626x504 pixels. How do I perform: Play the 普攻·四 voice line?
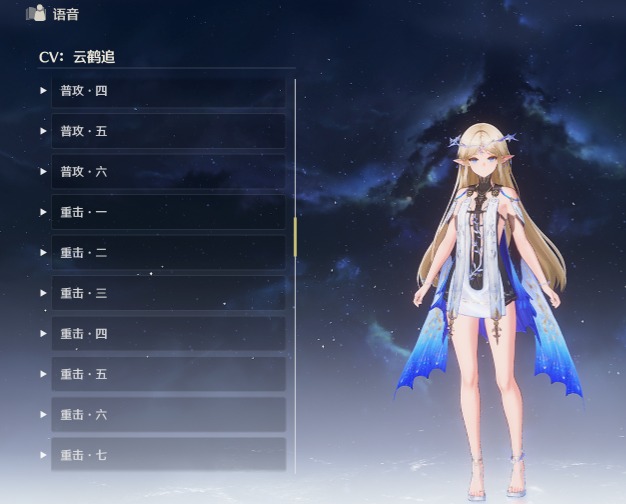point(44,91)
